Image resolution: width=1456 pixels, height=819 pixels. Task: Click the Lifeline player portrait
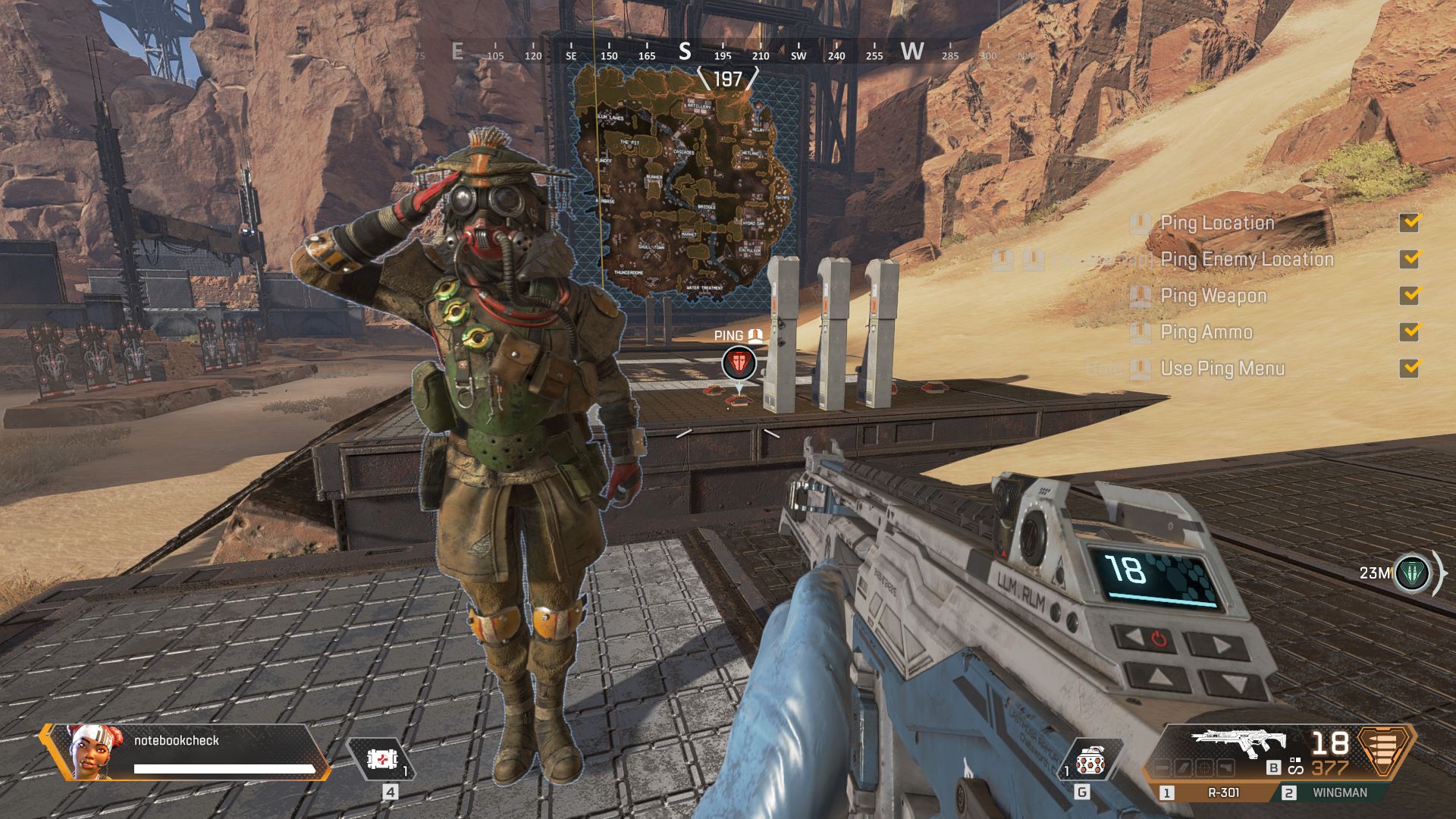click(90, 750)
